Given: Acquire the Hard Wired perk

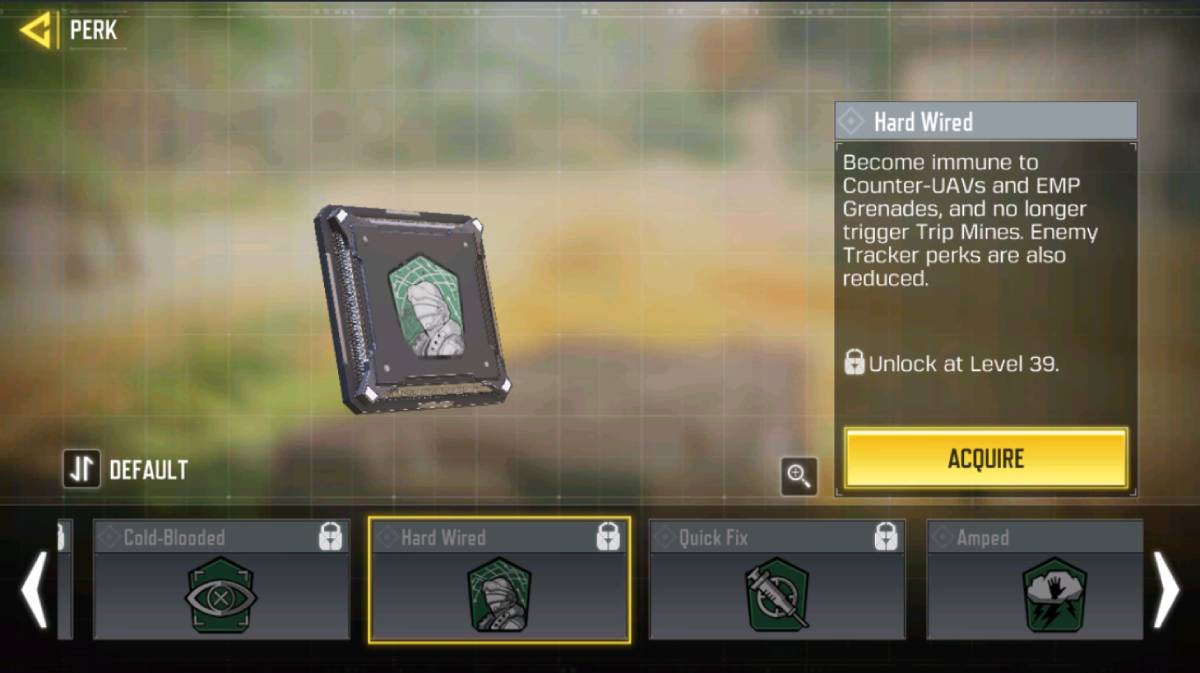Looking at the screenshot, I should point(985,459).
